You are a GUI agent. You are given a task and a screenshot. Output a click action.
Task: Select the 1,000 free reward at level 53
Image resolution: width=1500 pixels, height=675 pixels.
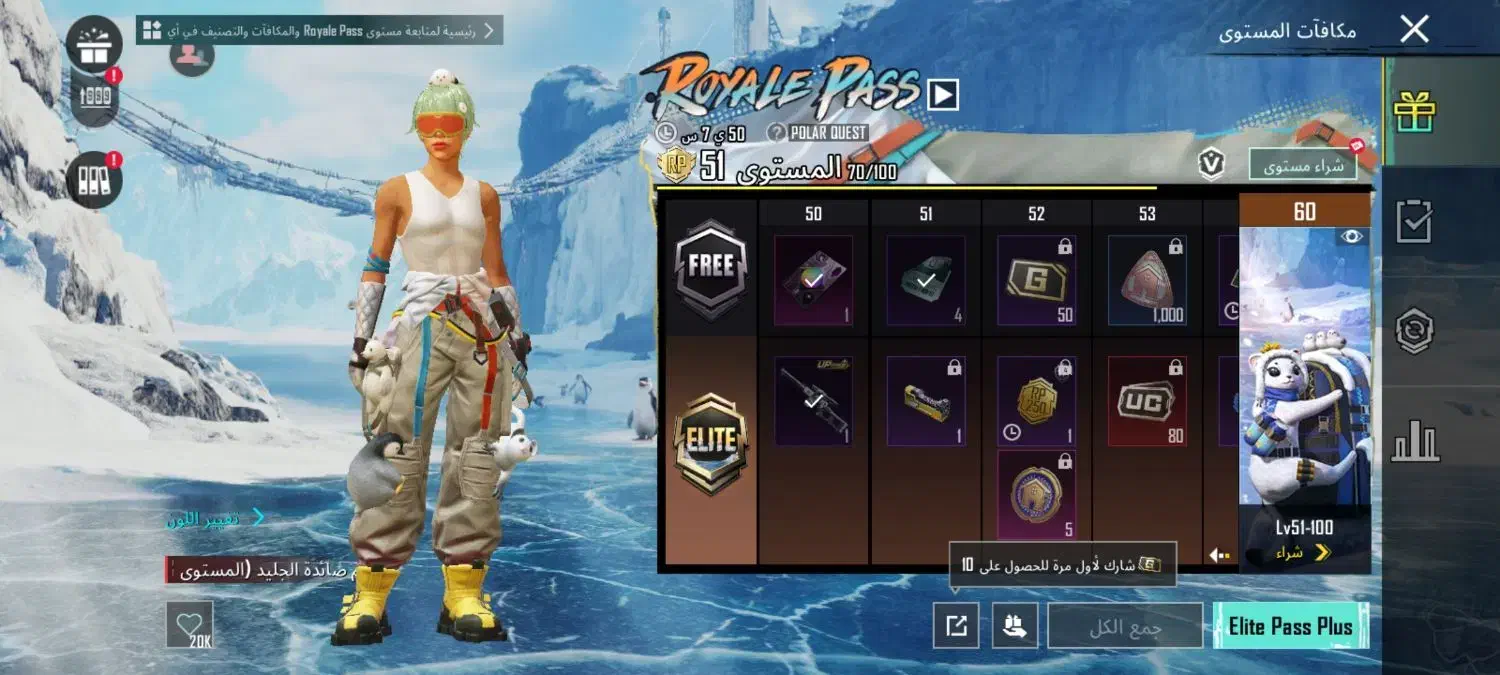(1147, 281)
